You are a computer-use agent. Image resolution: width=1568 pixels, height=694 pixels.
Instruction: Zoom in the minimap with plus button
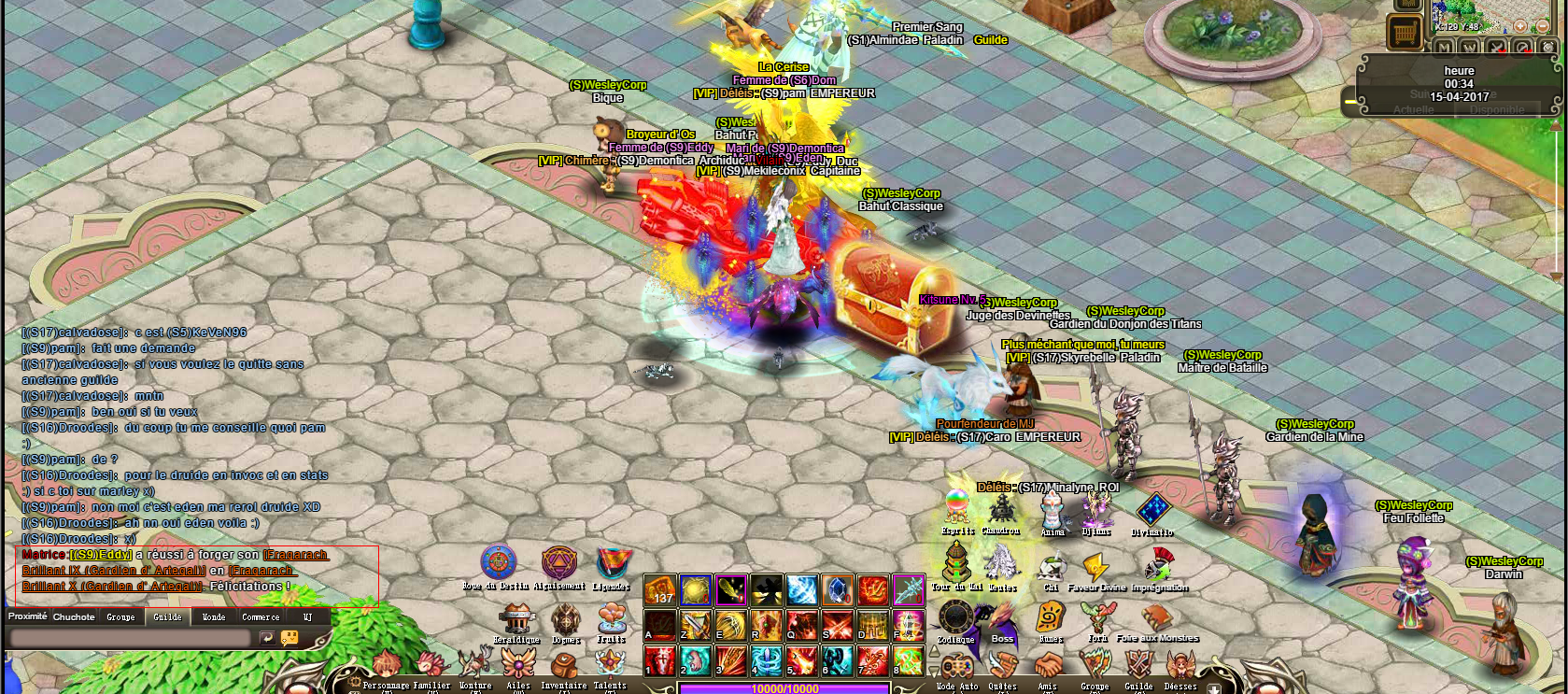1519,26
